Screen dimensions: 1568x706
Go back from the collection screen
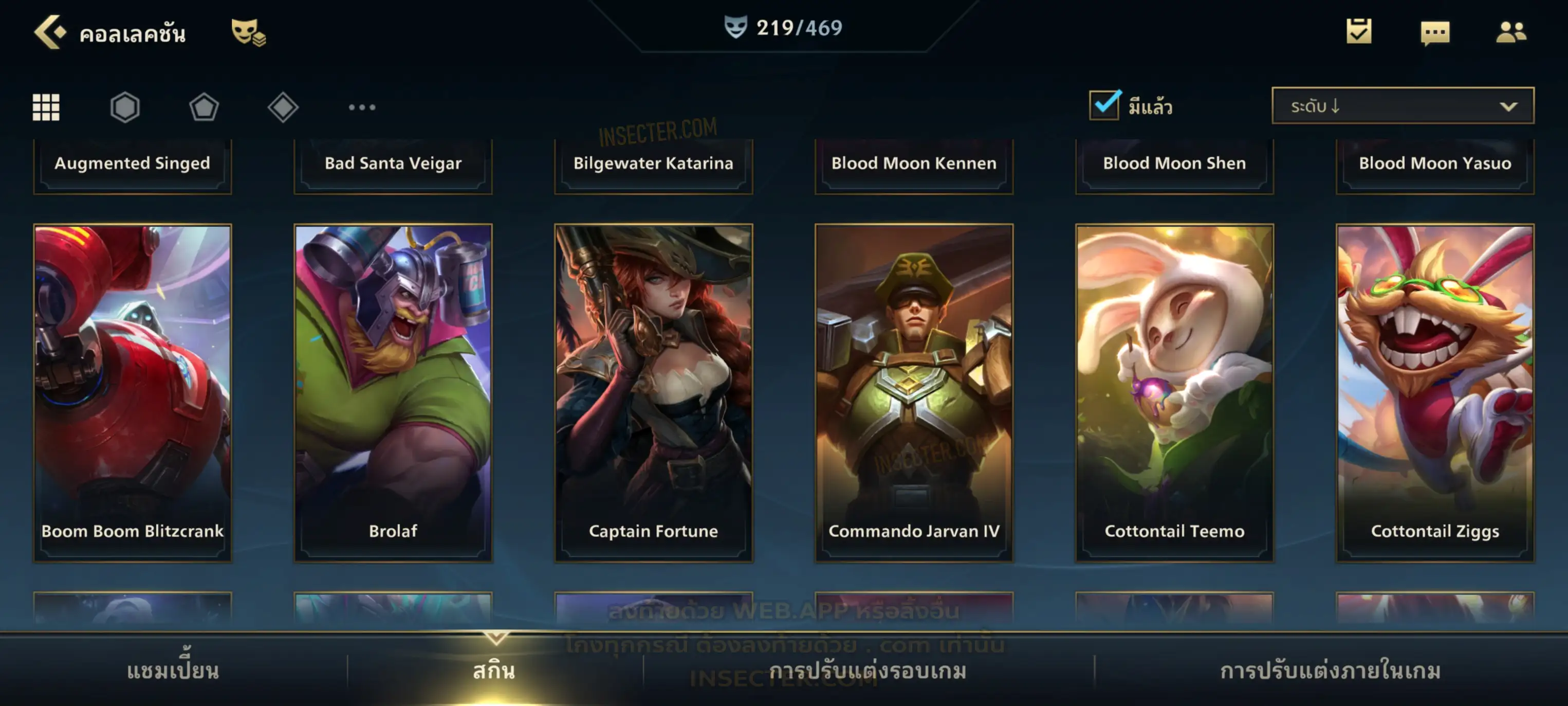(49, 32)
